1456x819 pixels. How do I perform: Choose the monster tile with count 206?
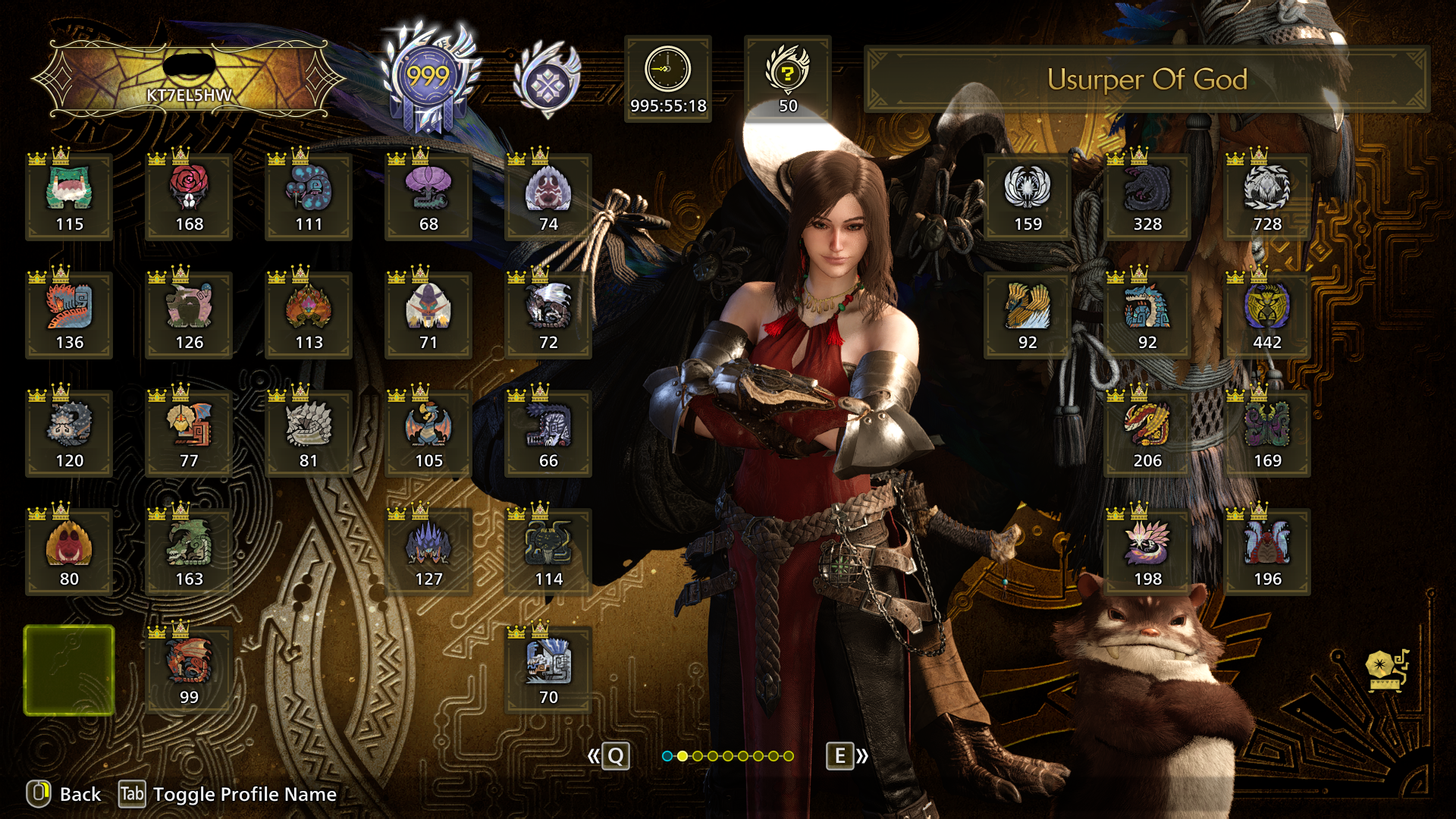[x=1147, y=434]
